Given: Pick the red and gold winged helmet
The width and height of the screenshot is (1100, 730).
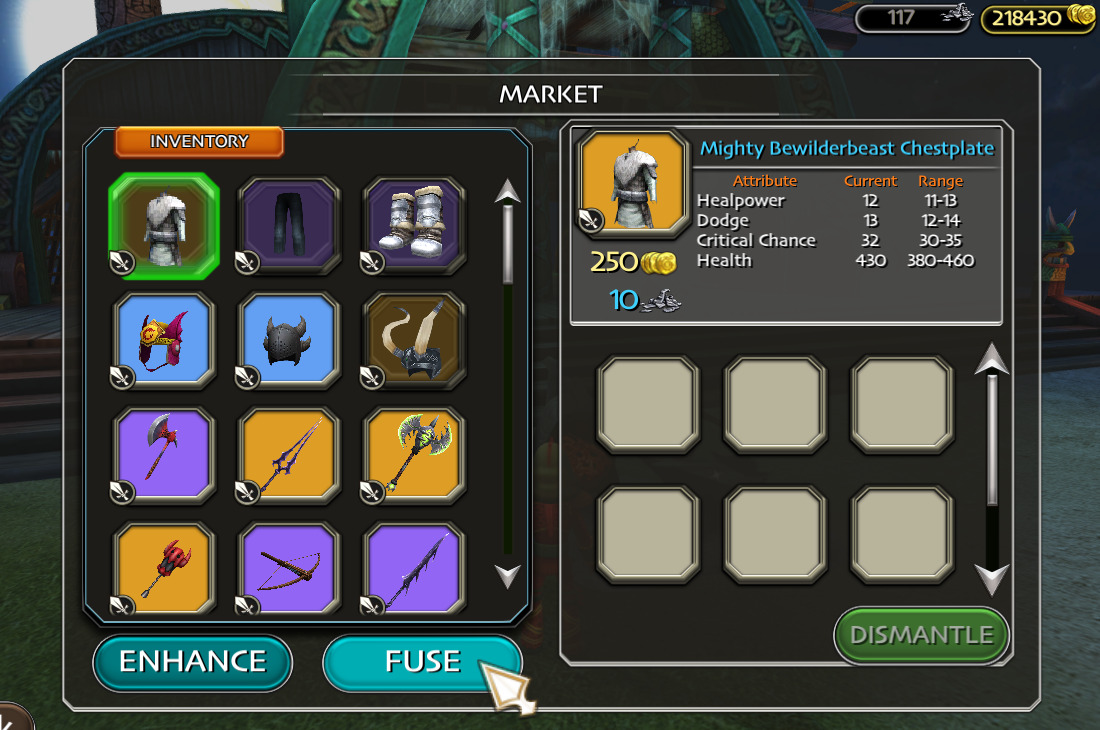Looking at the screenshot, I should pos(162,341).
